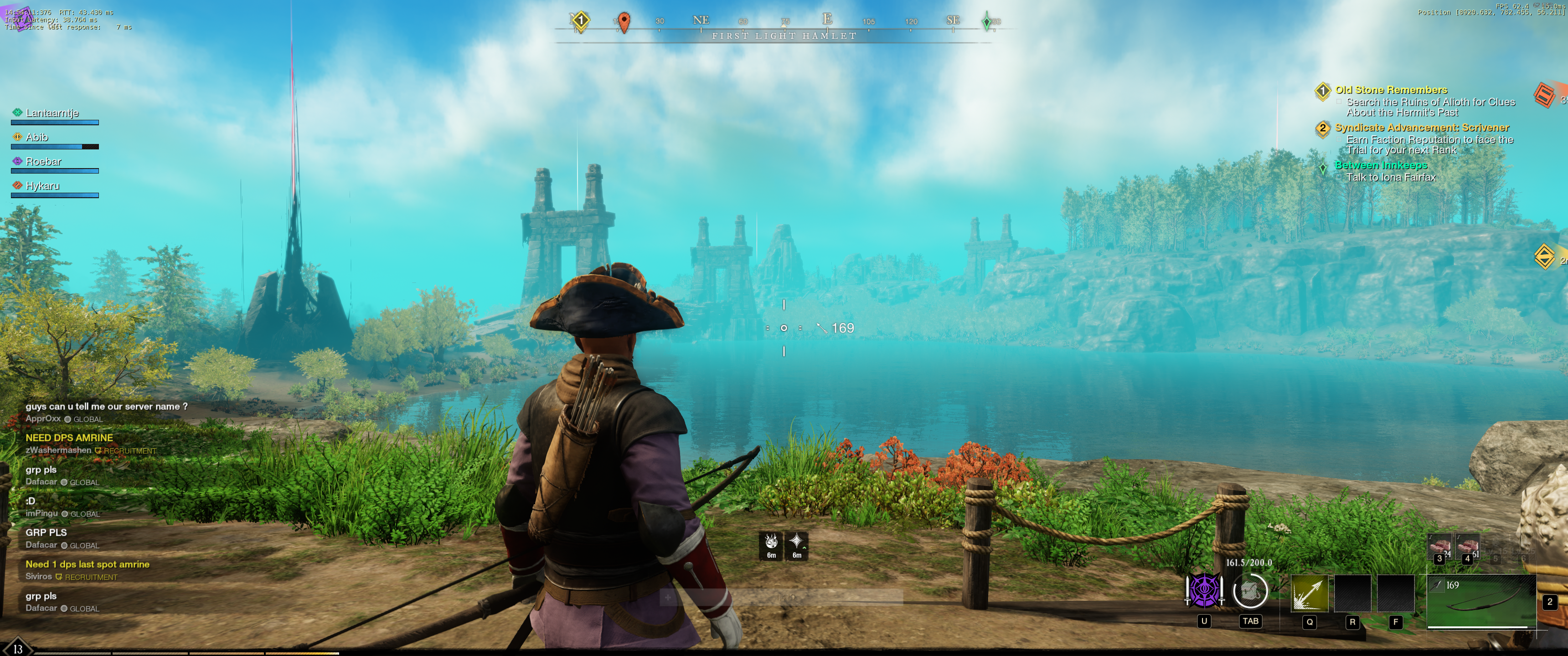Click the green diamond compass marker
1568x656 pixels.
pyautogui.click(x=987, y=22)
